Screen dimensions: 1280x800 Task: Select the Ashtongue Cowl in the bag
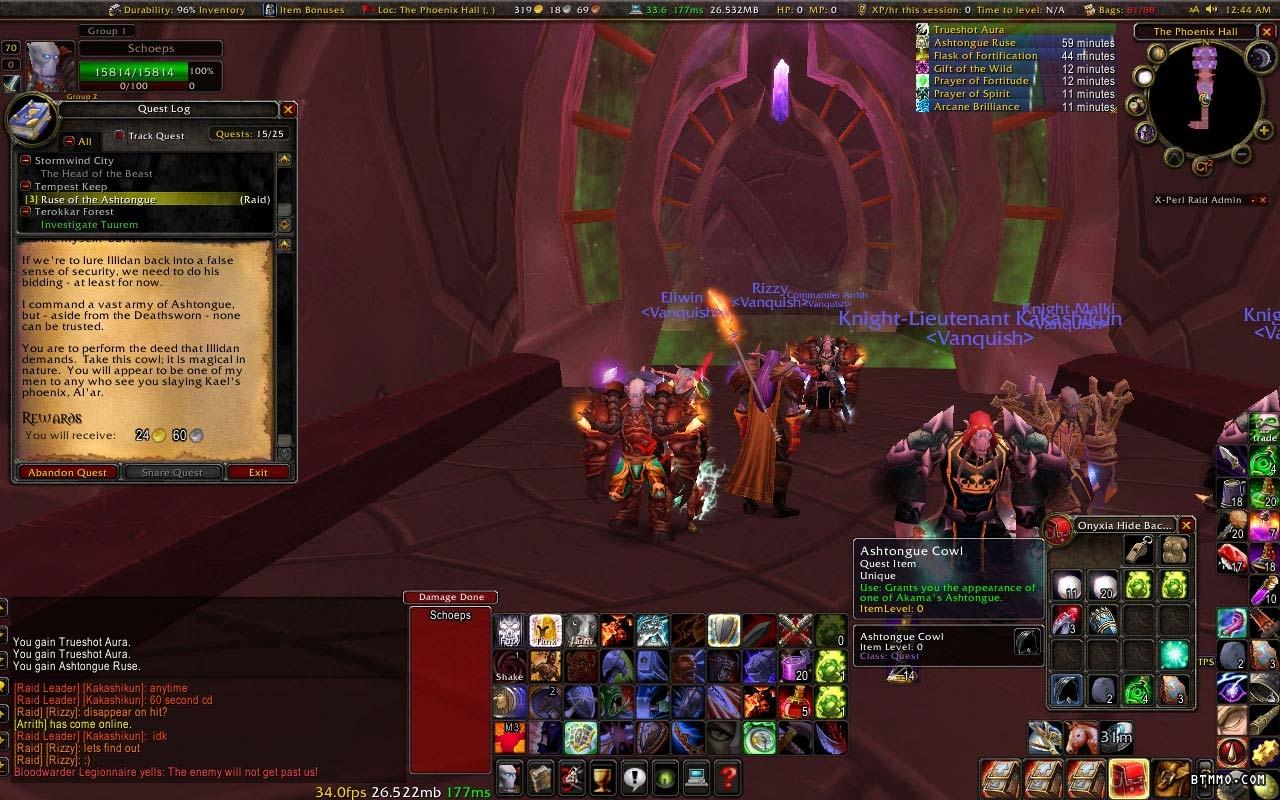[1066, 689]
